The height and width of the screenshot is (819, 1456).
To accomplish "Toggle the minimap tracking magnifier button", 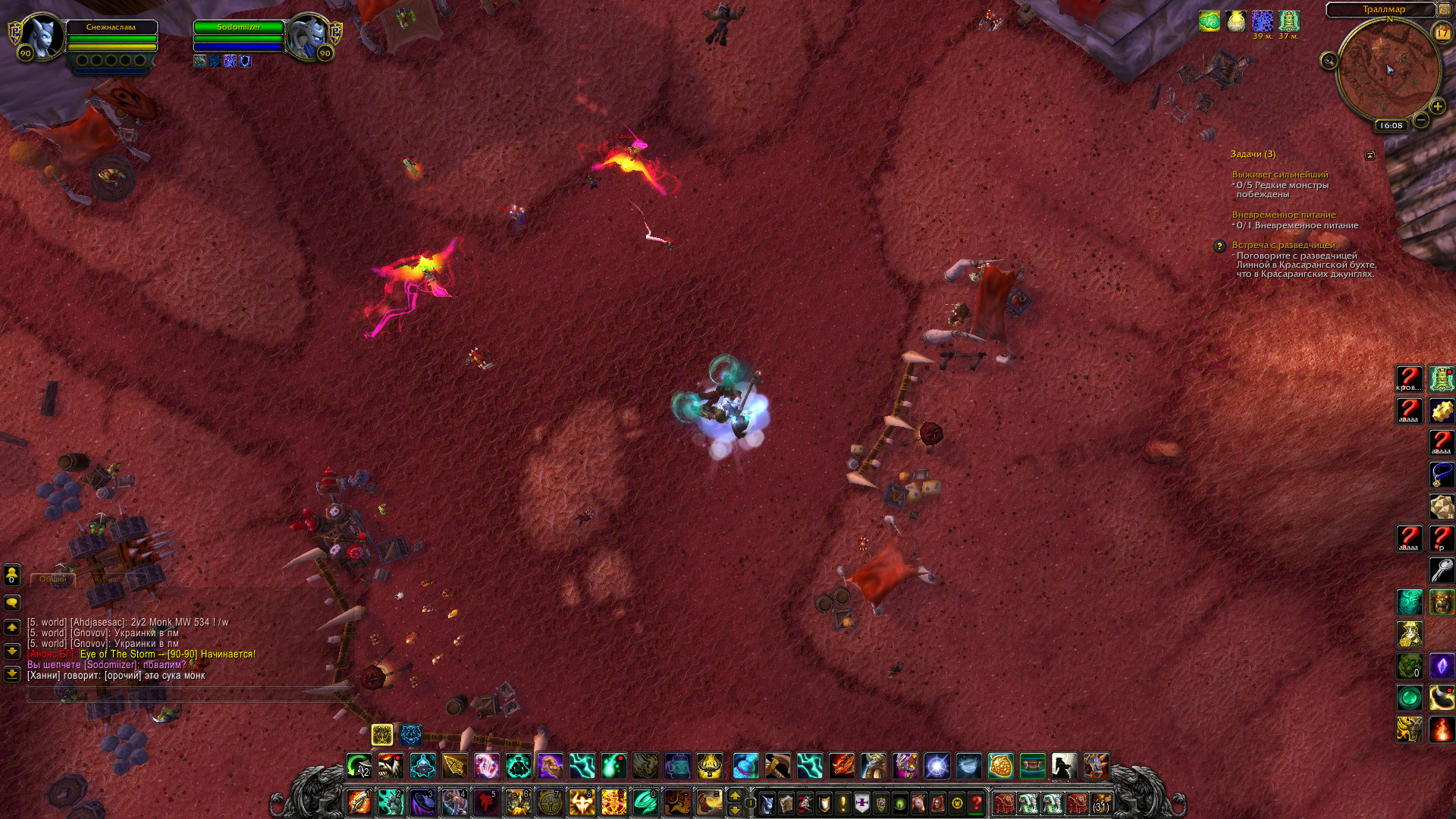I will pos(1329,61).
